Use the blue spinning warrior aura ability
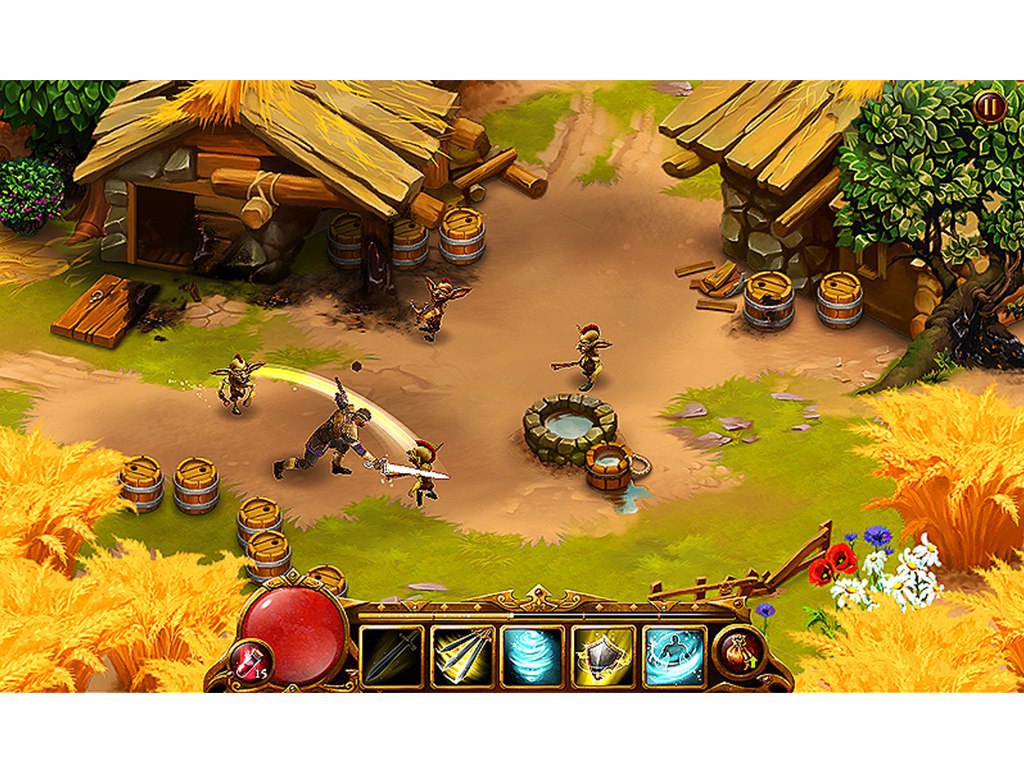This screenshot has height=768, width=1024. coord(674,657)
